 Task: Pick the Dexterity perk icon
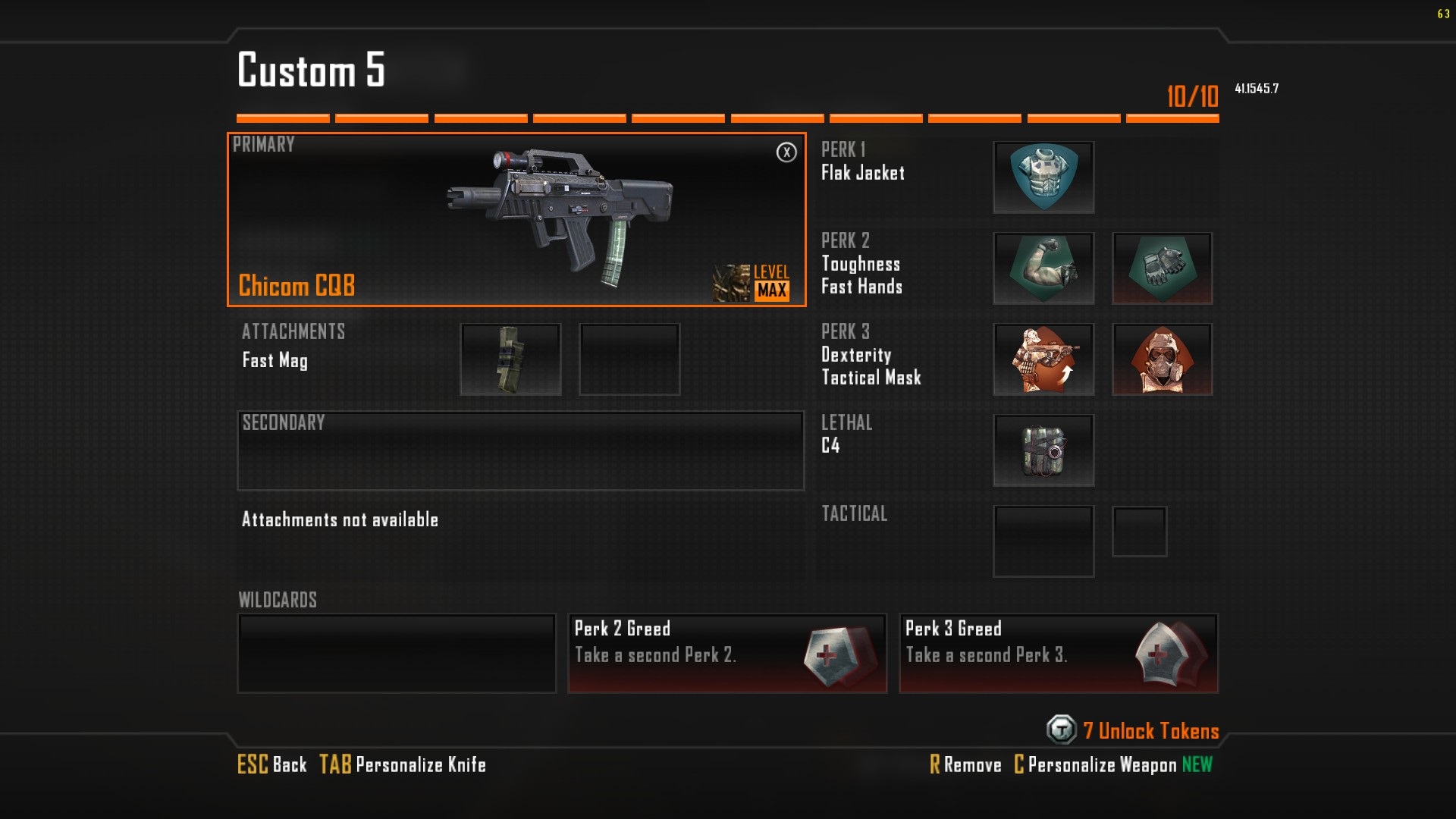(1043, 359)
